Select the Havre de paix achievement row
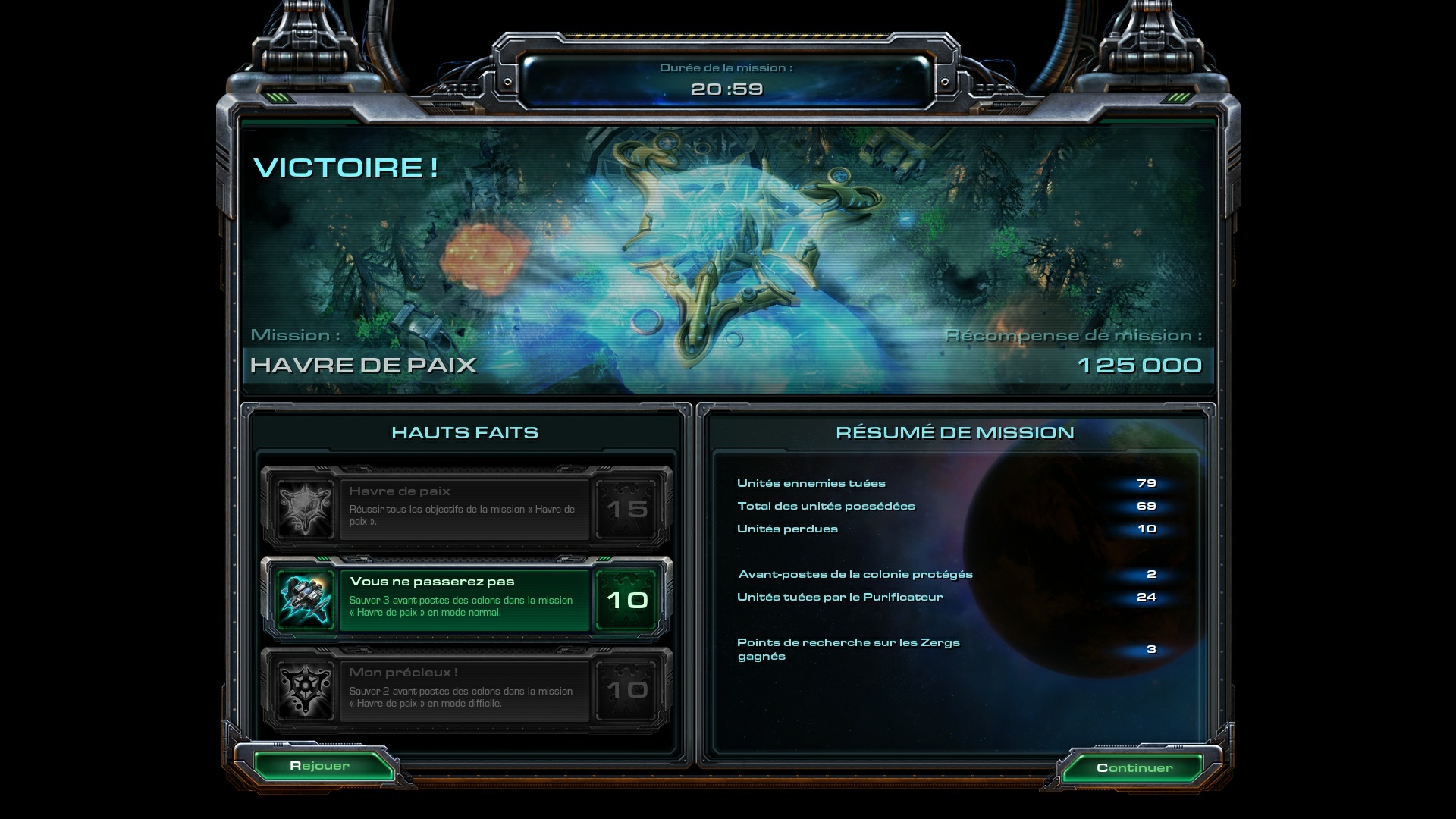 point(465,508)
